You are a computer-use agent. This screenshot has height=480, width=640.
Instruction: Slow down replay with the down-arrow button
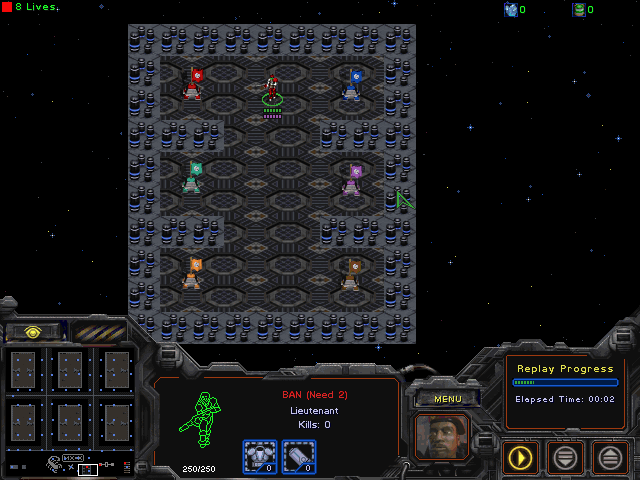click(565, 458)
